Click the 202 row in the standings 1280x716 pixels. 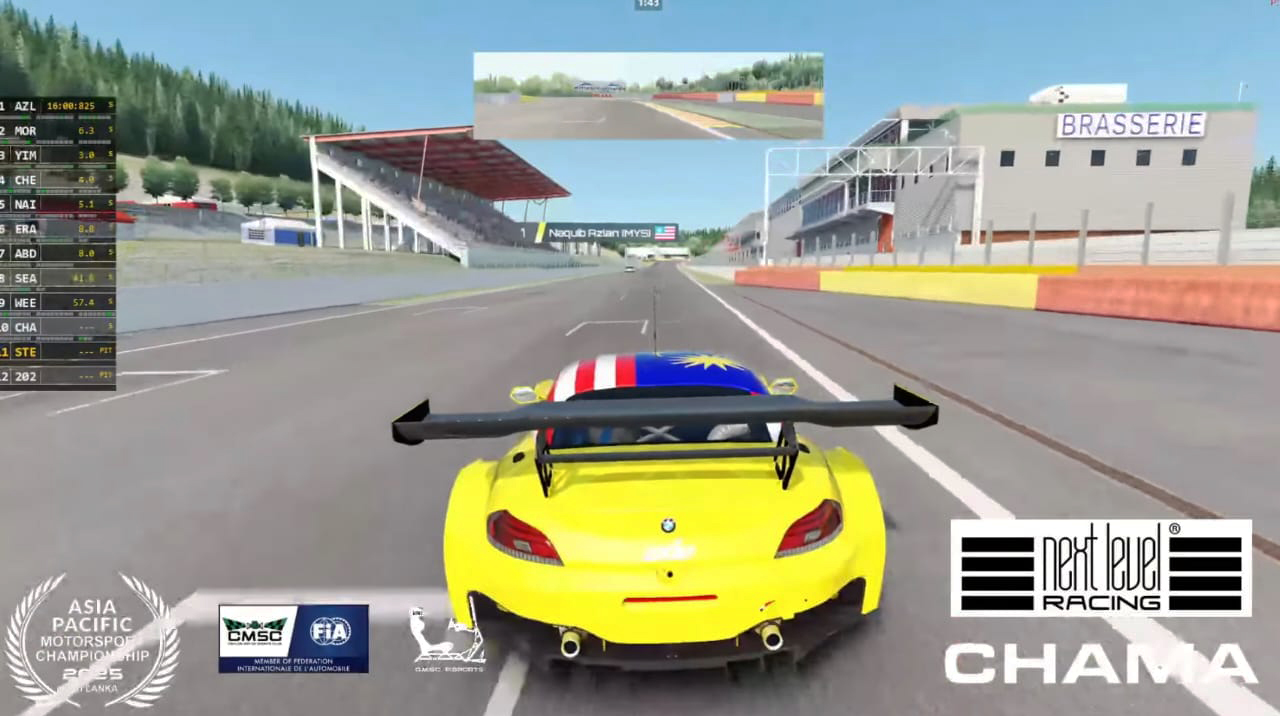(x=57, y=376)
